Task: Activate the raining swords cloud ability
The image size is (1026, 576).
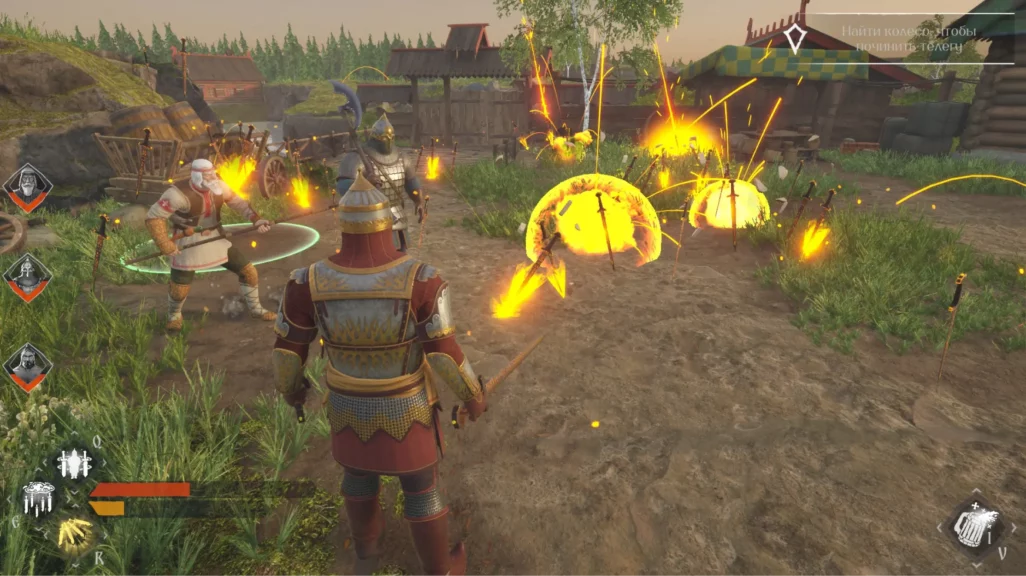Action: coord(39,498)
